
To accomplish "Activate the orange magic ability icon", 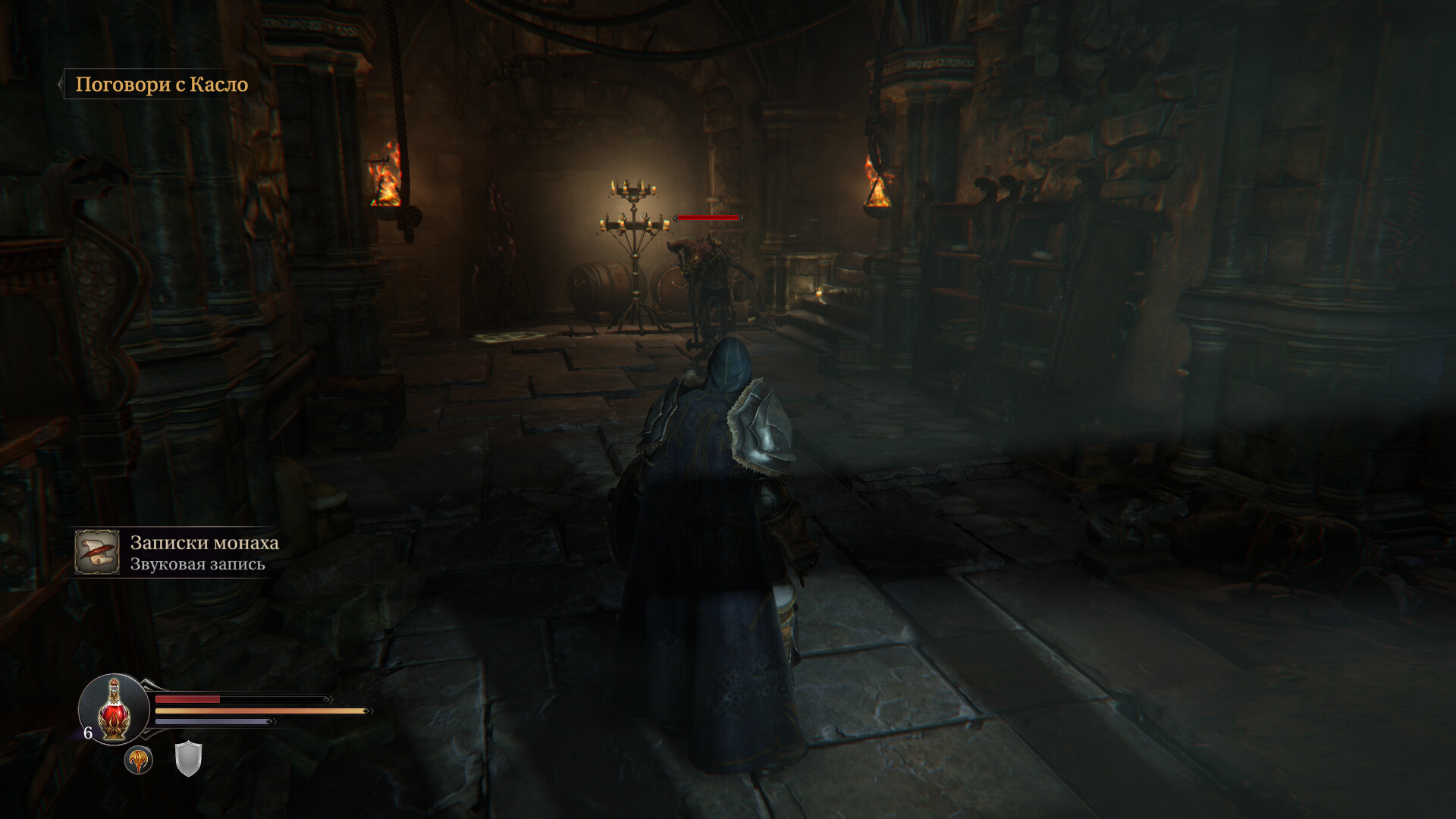I will [x=139, y=760].
